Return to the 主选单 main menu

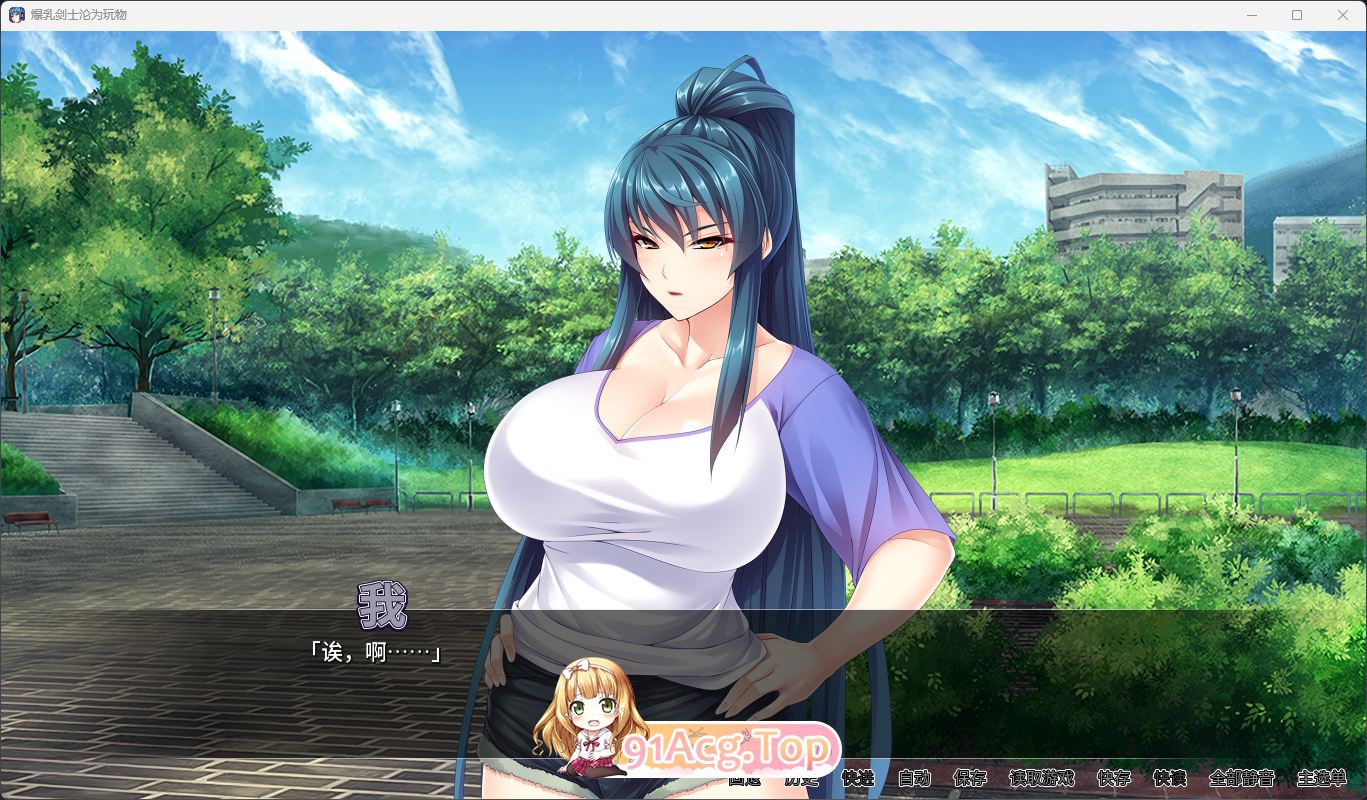point(1322,778)
